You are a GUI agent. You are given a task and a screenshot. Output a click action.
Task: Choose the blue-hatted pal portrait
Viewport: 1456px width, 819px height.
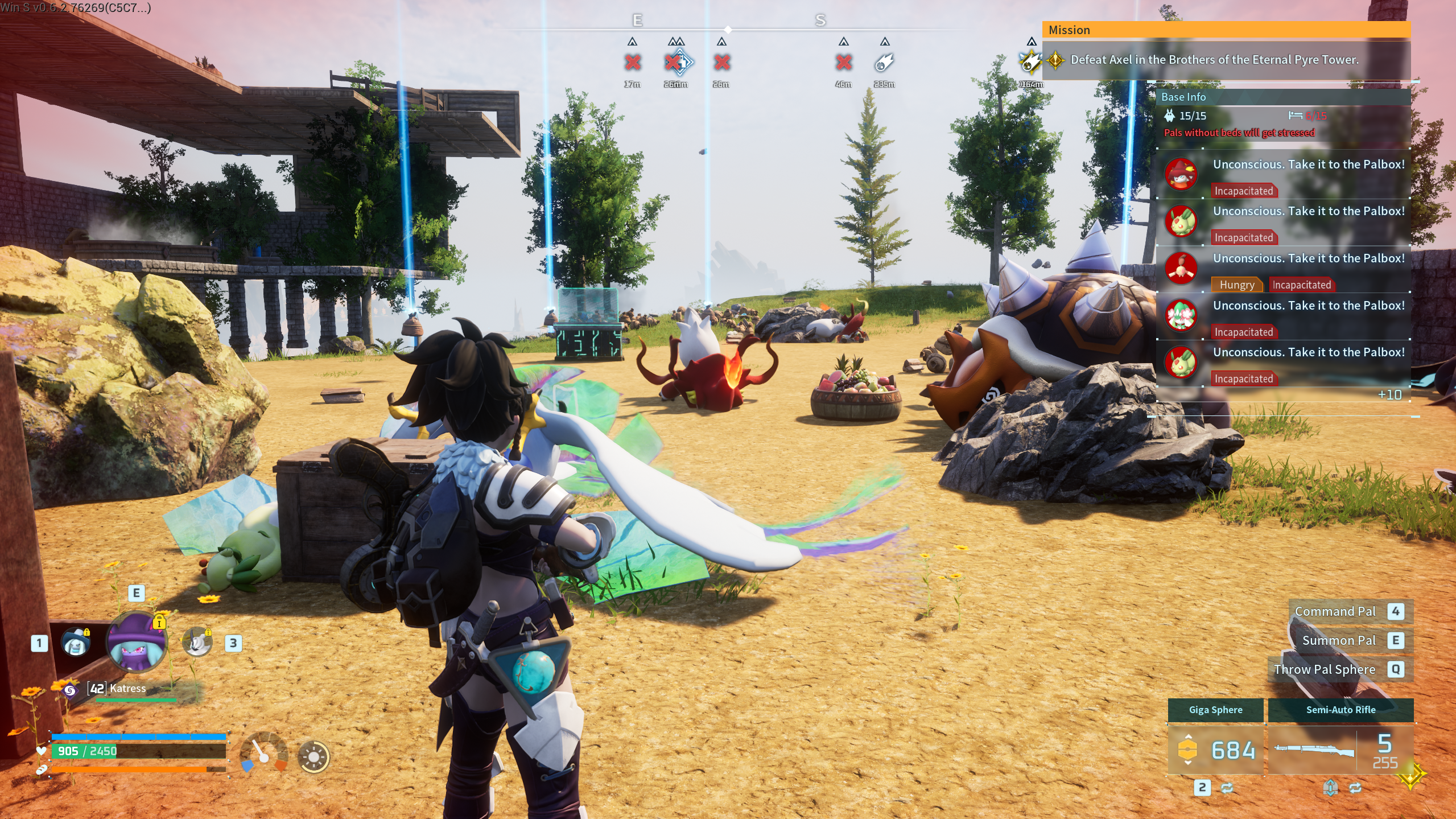pos(76,643)
